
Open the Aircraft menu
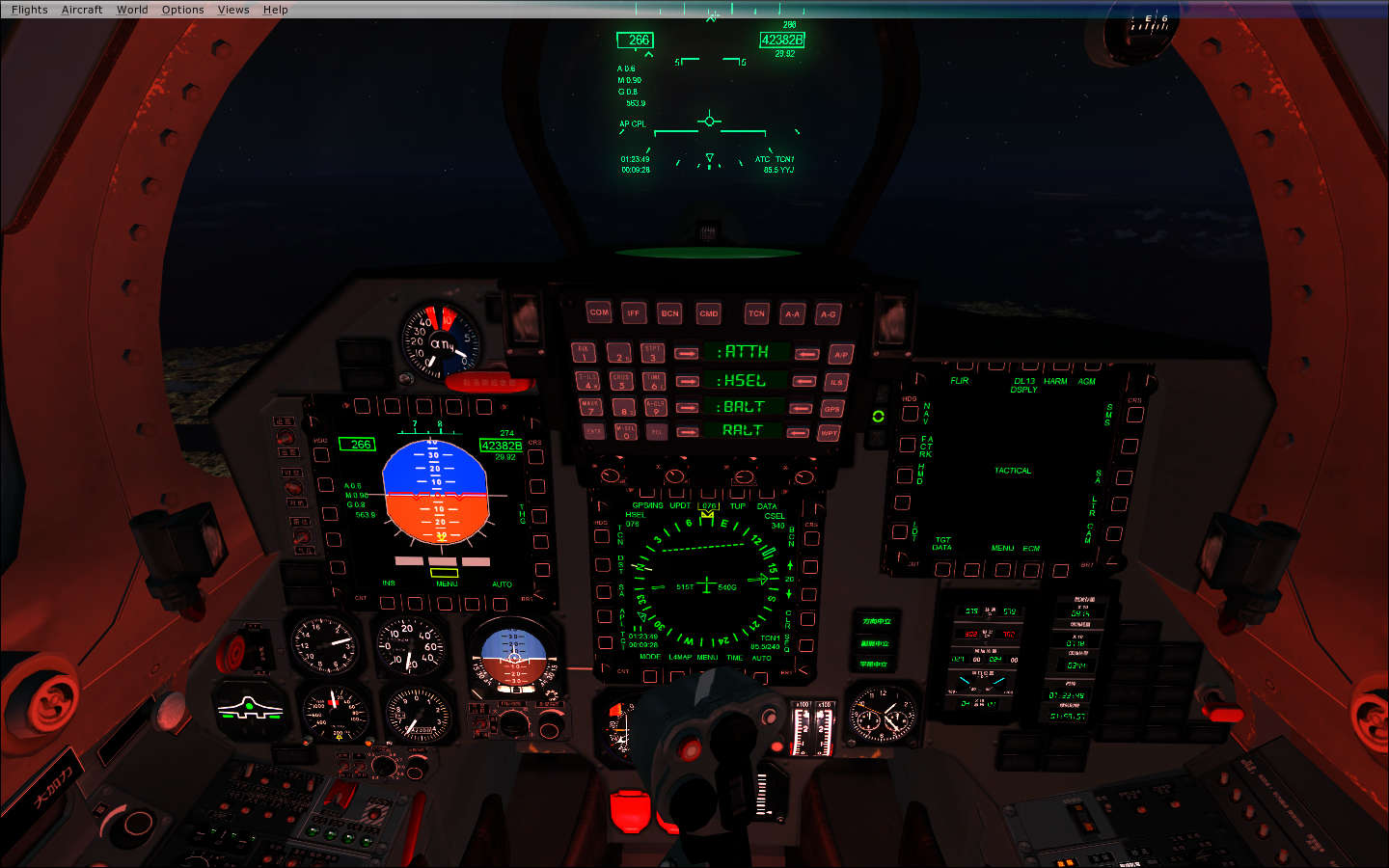(82, 10)
